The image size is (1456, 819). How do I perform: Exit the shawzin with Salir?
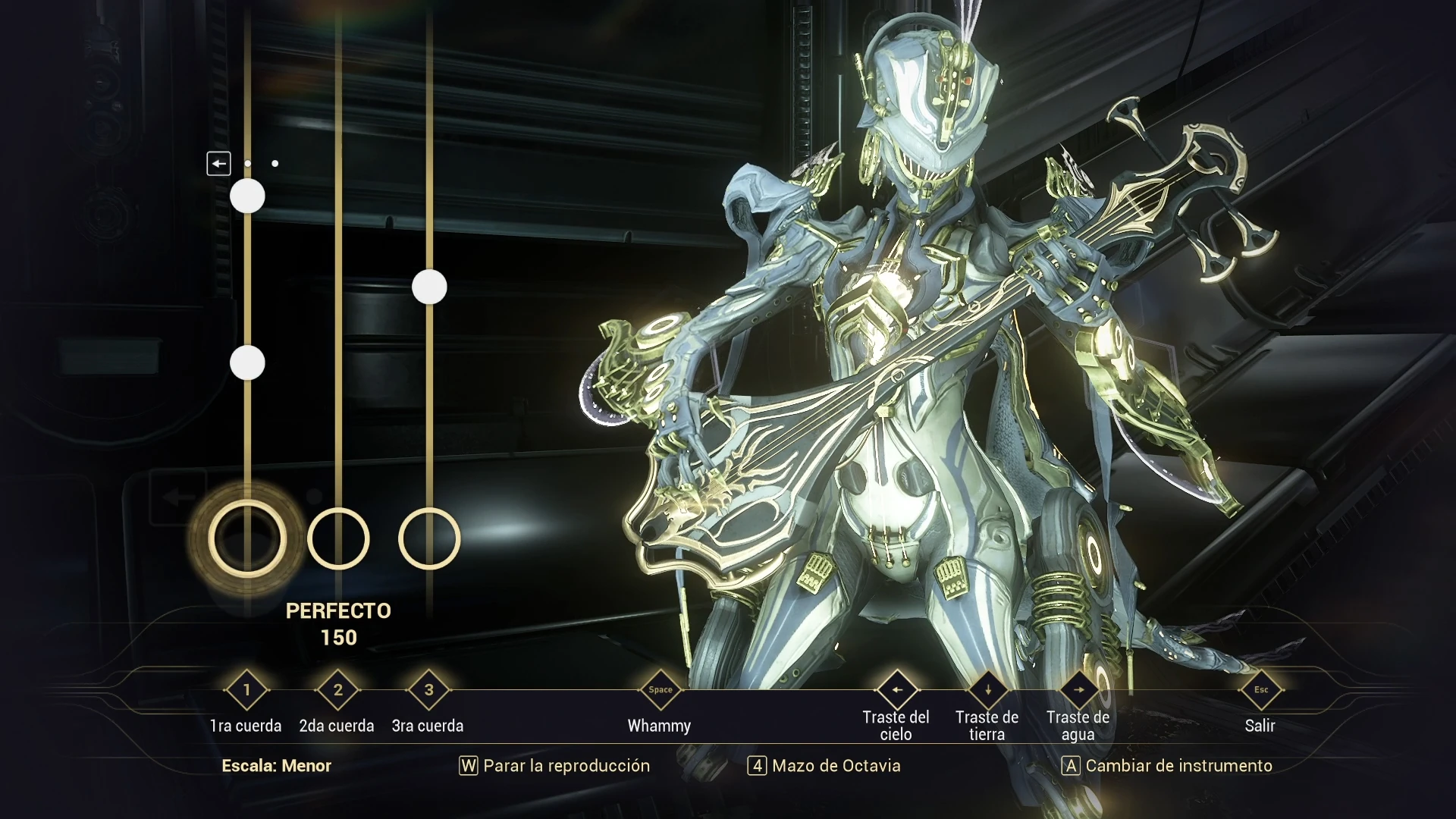coord(1260,690)
